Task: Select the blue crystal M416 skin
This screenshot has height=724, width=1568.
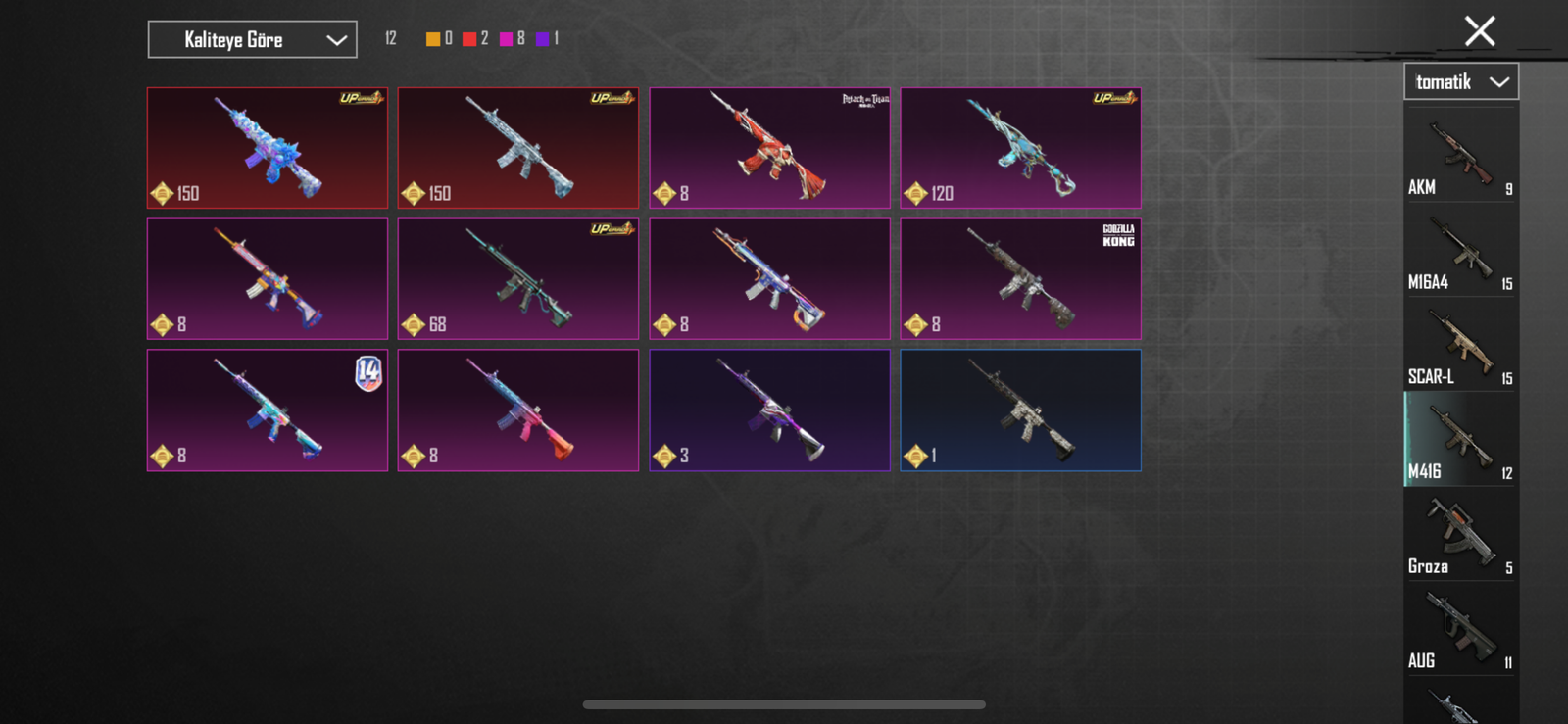Action: tap(268, 148)
